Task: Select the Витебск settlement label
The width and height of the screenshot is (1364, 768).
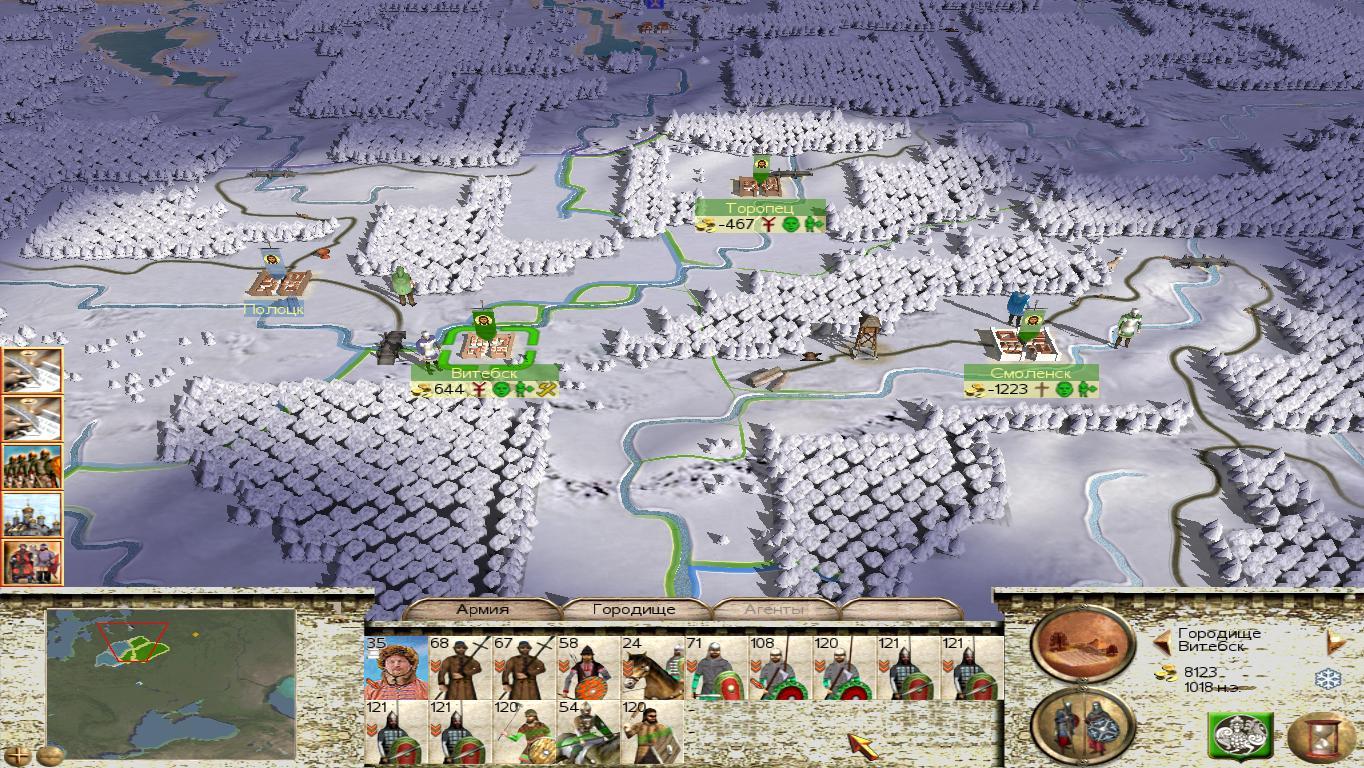Action: pos(484,374)
